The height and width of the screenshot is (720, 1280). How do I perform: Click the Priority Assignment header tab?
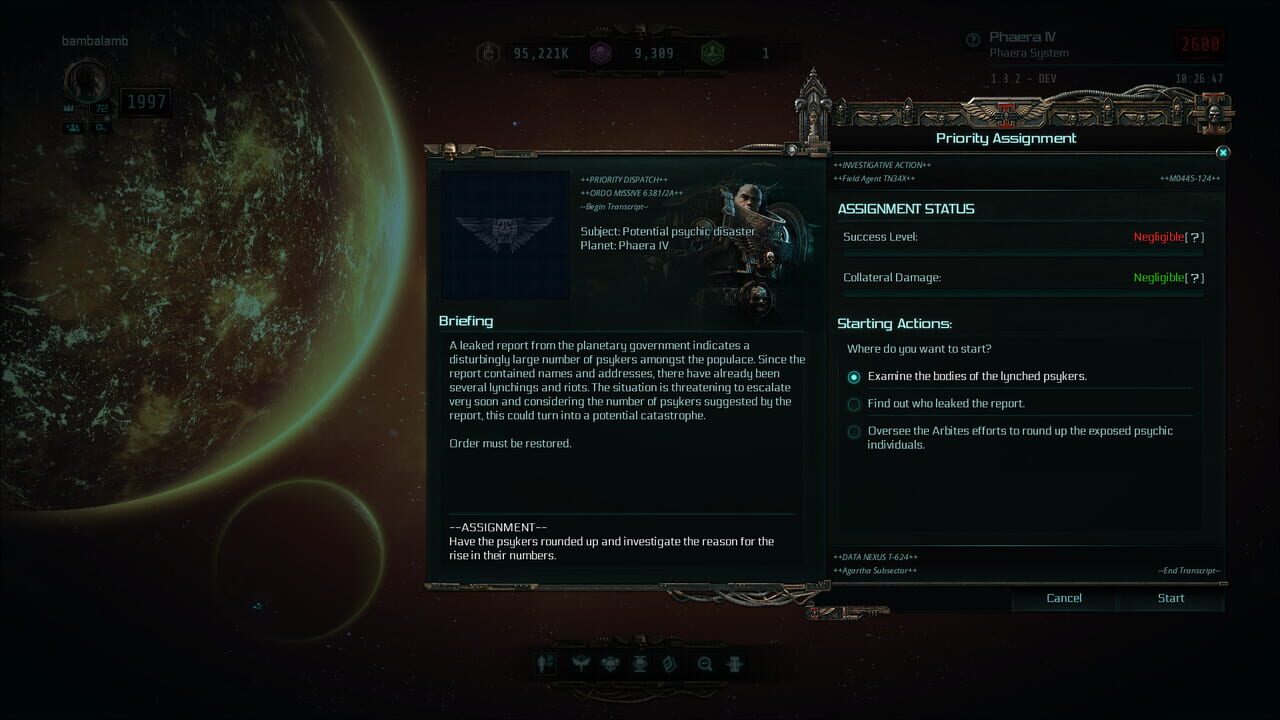1004,138
